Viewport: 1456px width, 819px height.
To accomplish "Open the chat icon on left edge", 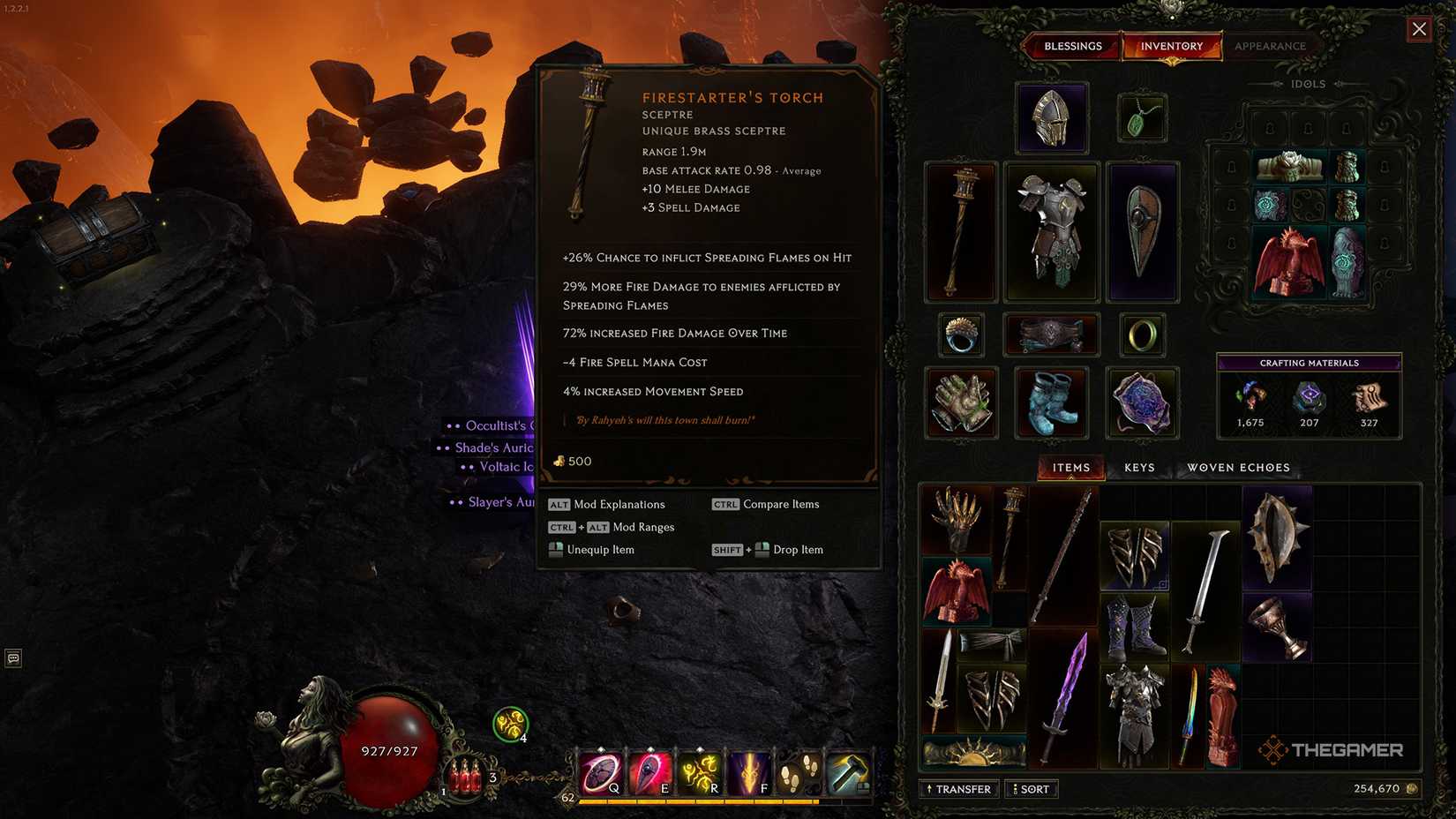I will click(x=12, y=657).
